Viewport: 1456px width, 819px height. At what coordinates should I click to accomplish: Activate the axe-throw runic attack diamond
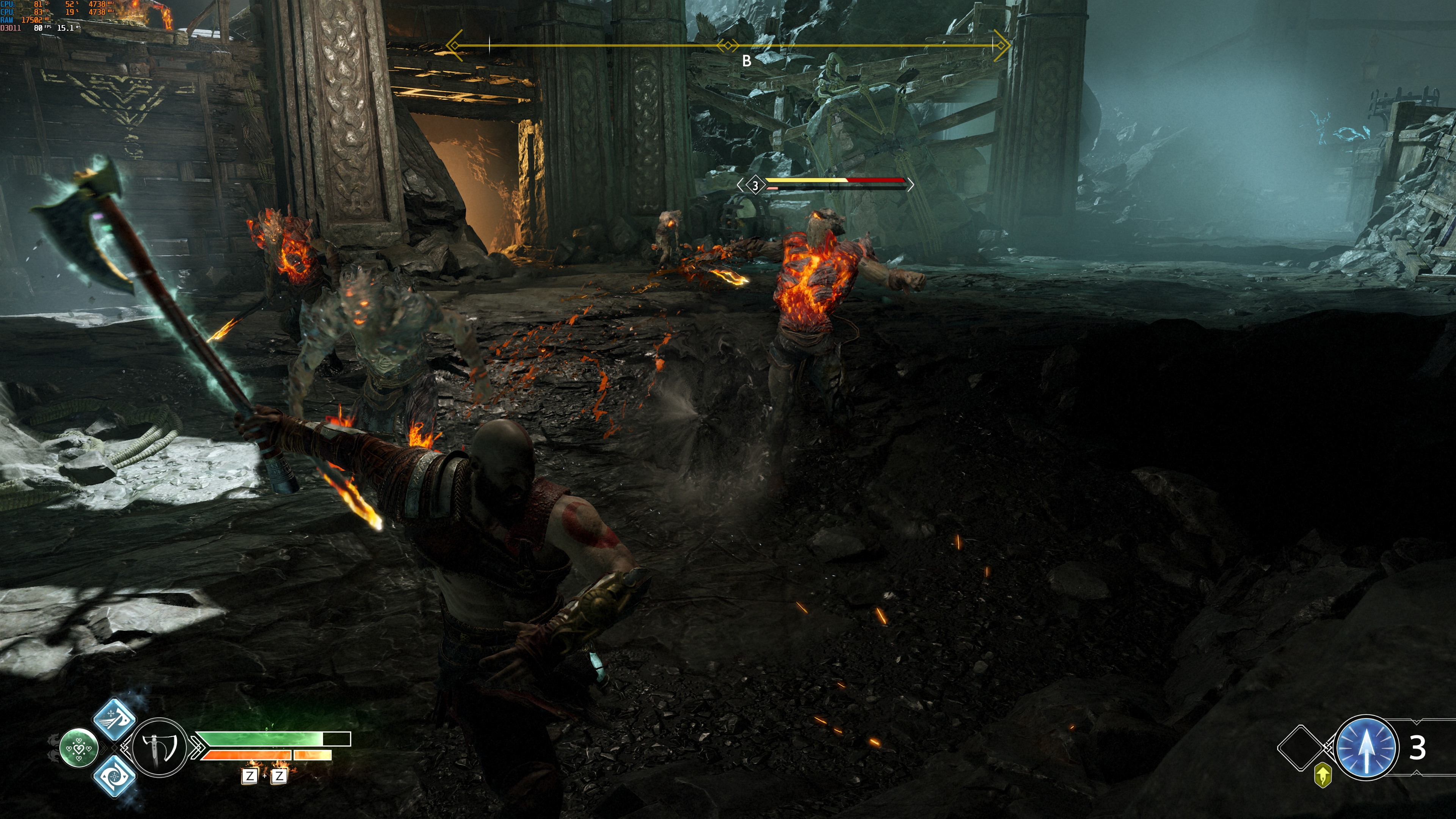(x=114, y=719)
